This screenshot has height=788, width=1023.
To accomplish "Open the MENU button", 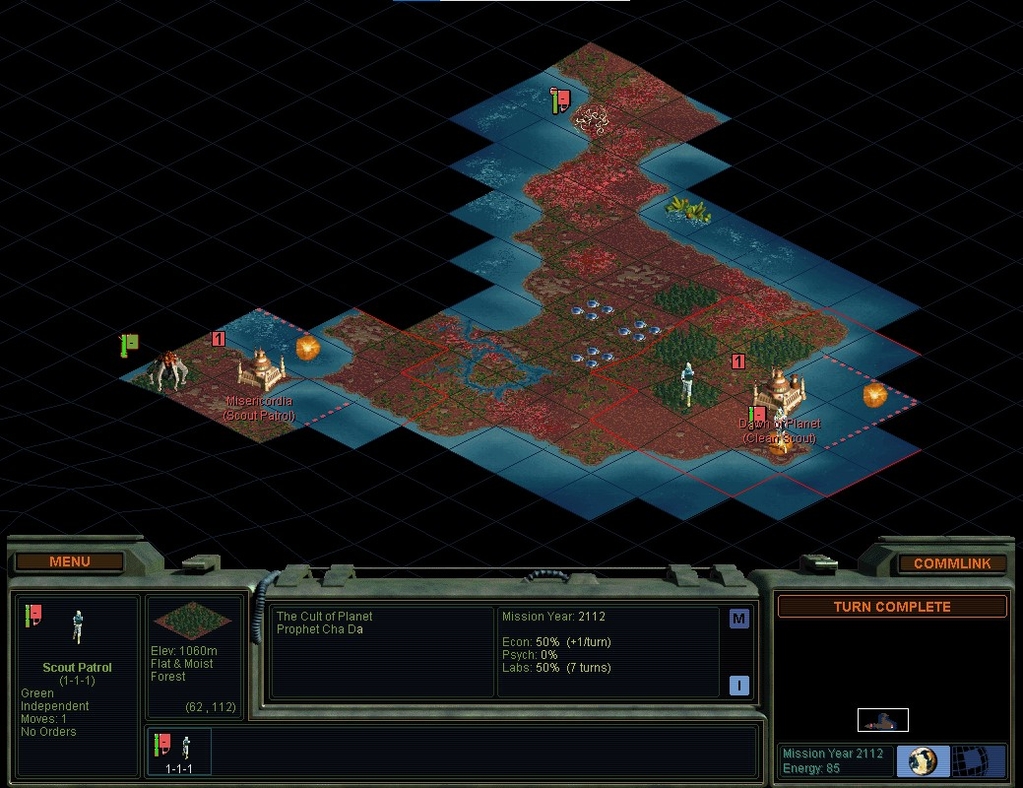I will tap(69, 562).
